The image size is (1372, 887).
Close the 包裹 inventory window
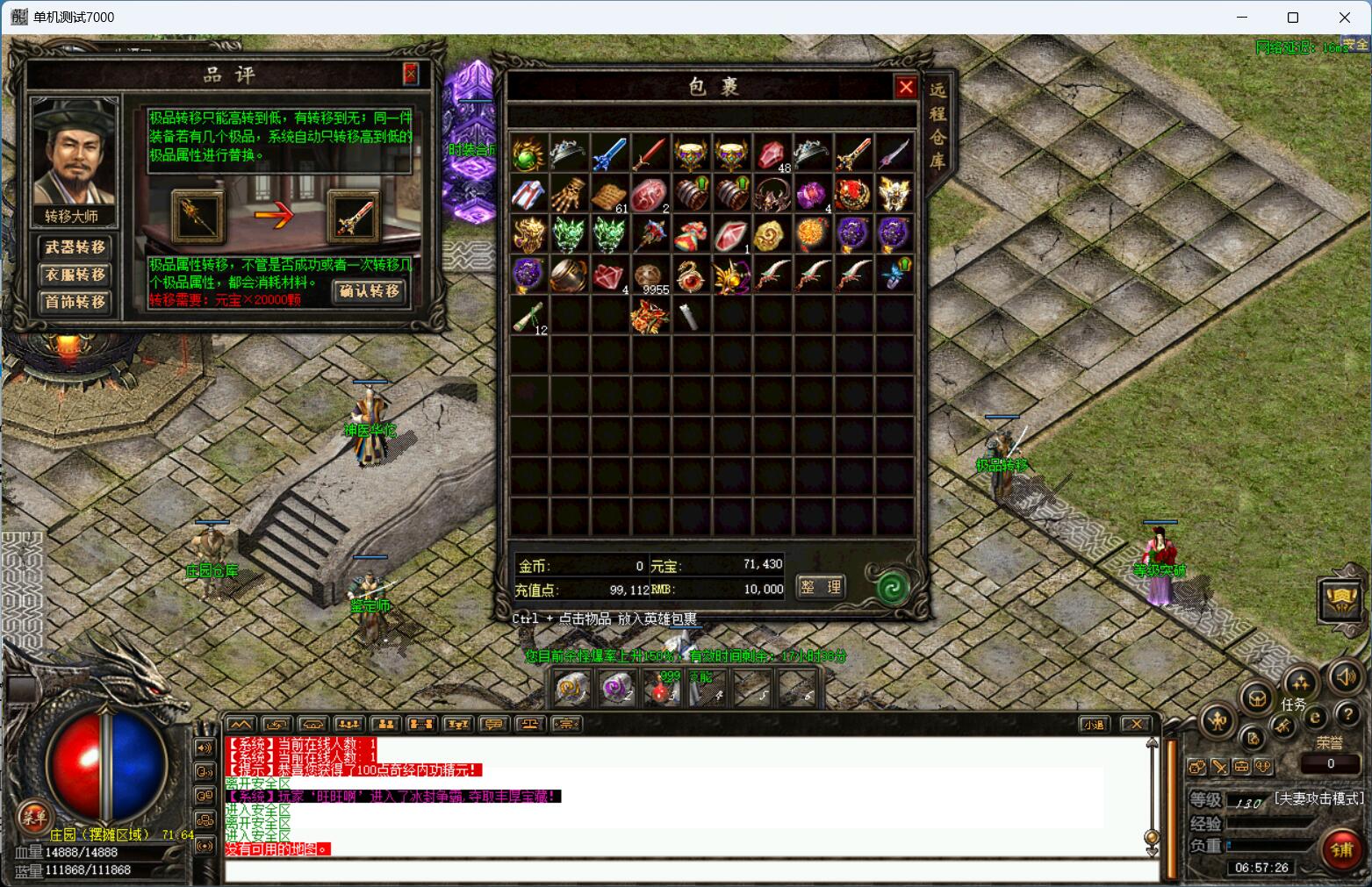pos(905,87)
